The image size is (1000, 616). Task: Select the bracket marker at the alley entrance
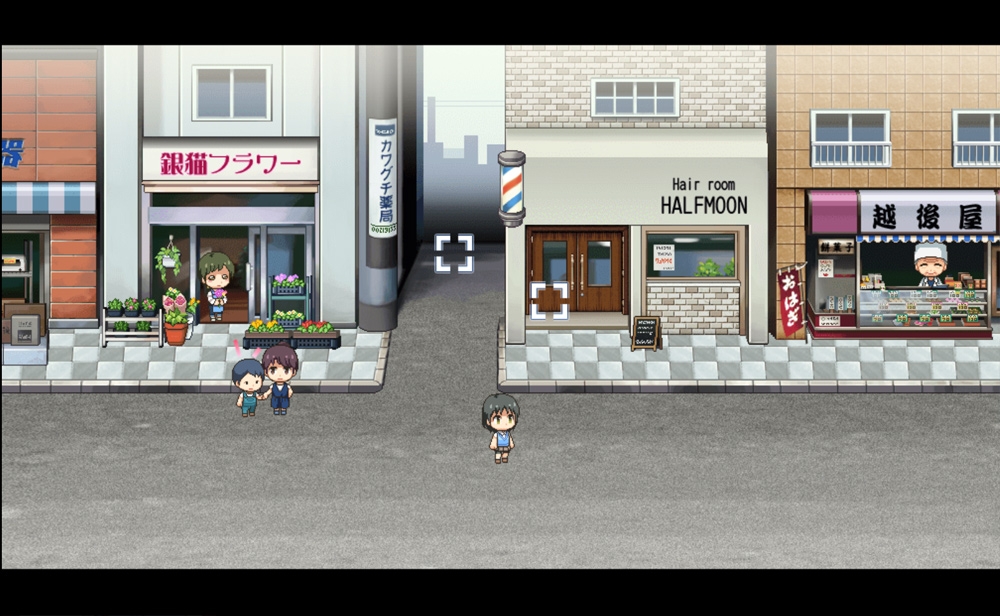click(x=454, y=253)
